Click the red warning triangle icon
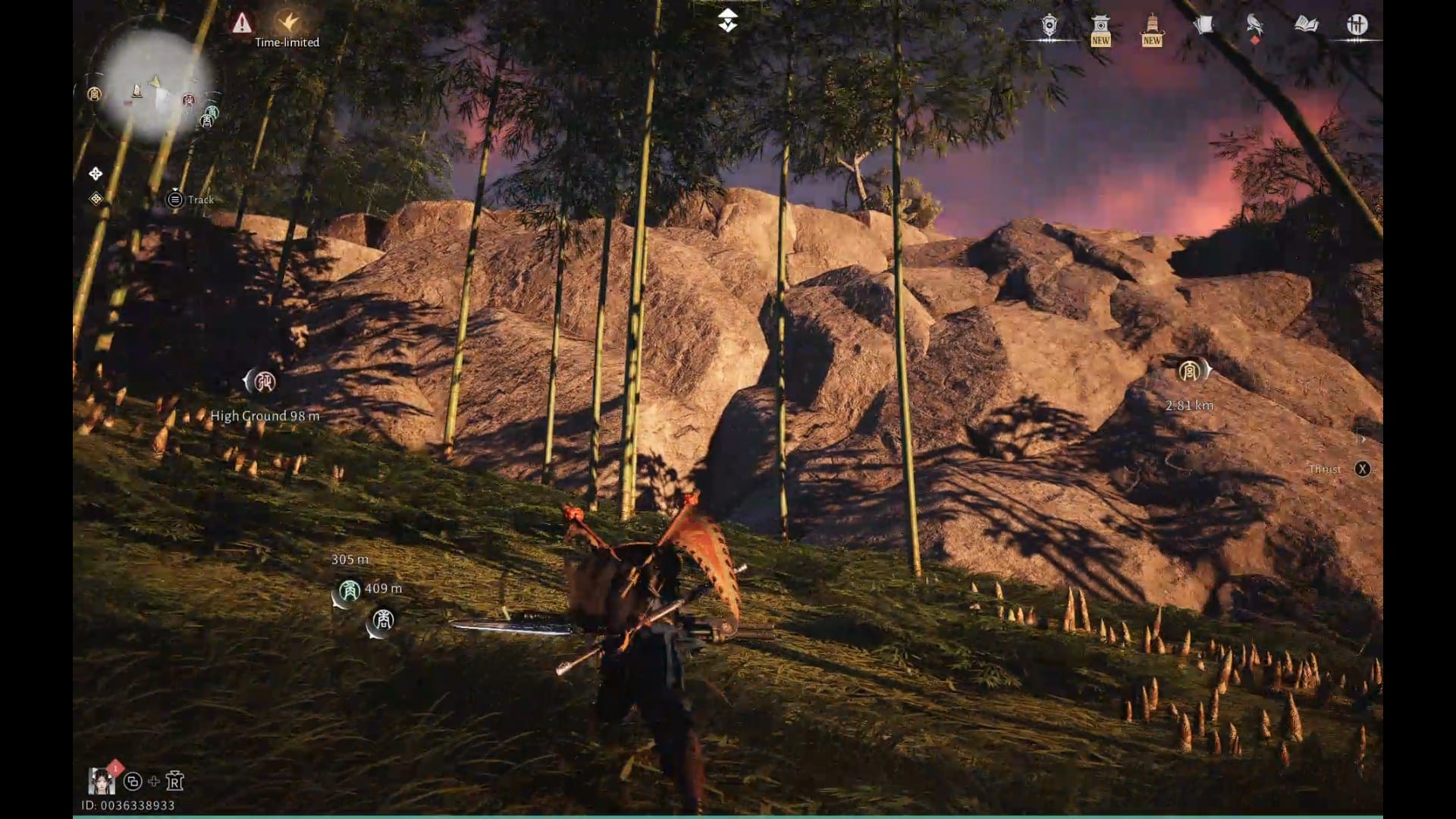Image resolution: width=1456 pixels, height=819 pixels. [x=242, y=23]
